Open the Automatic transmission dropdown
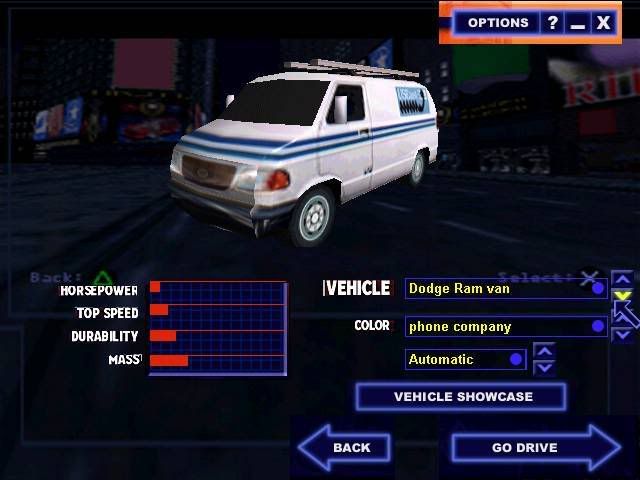640x480 pixels. tap(465, 359)
